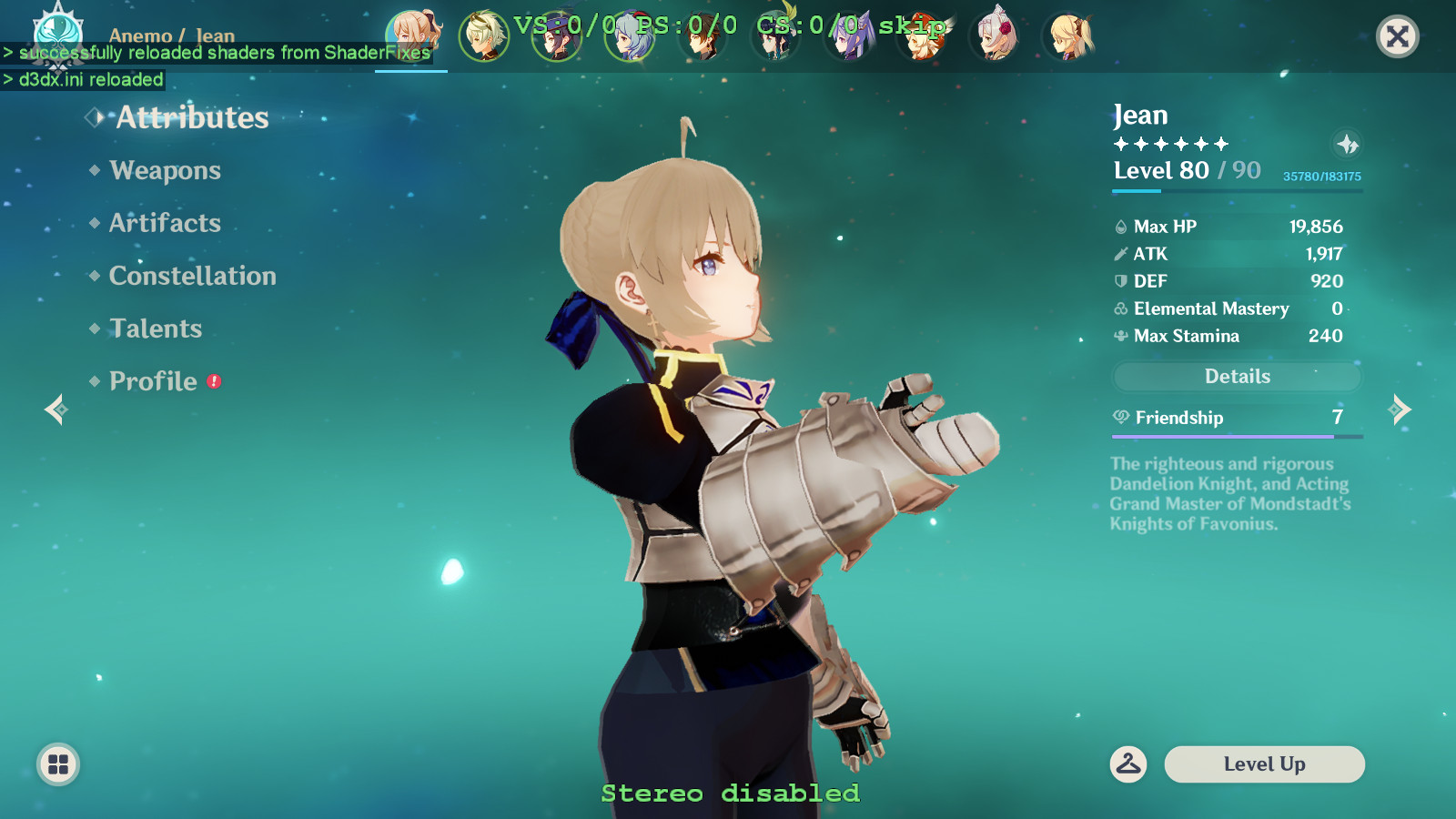Image resolution: width=1456 pixels, height=819 pixels.
Task: Switch to the Artifacts section
Action: pyautogui.click(x=164, y=223)
